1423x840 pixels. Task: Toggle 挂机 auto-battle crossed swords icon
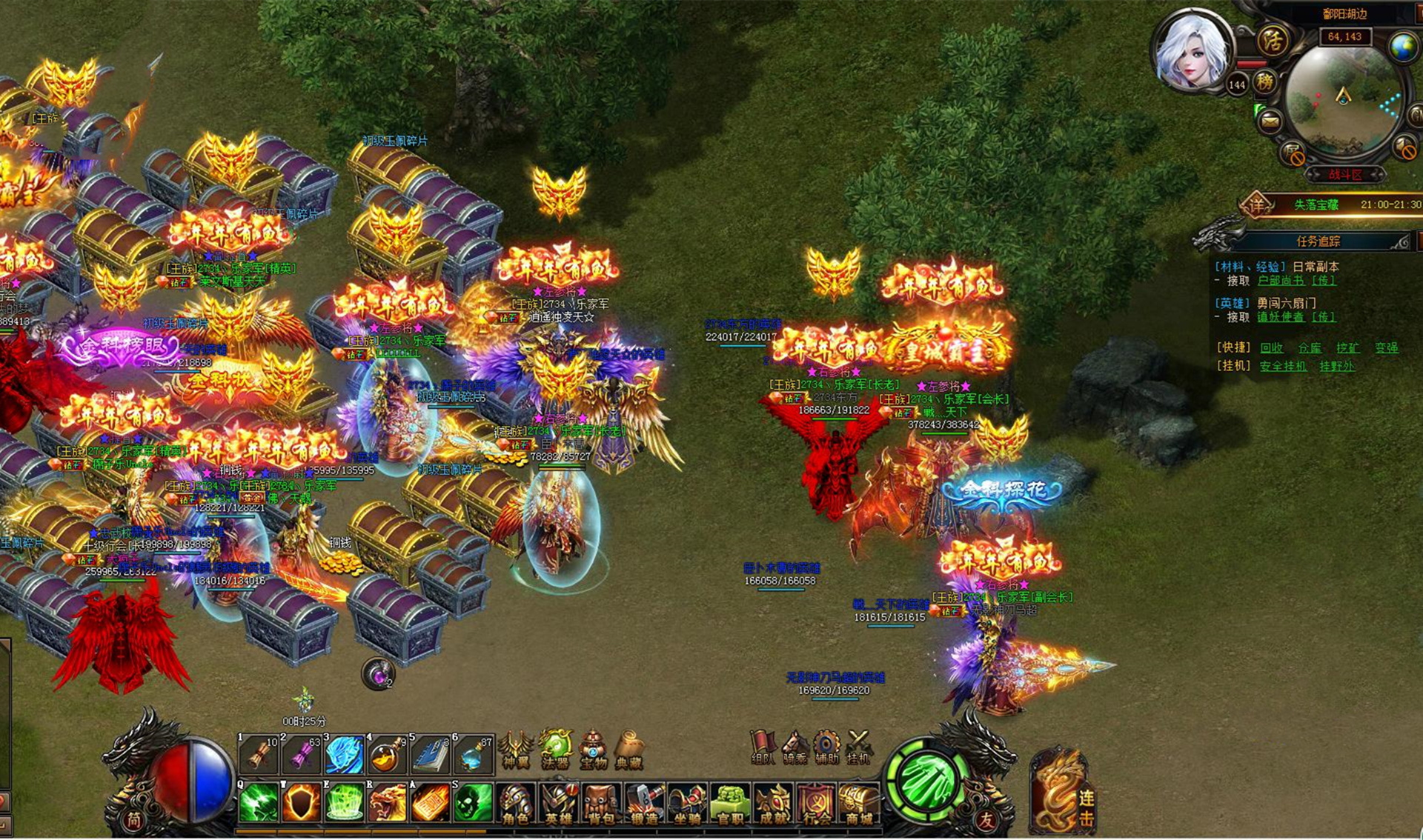[858, 747]
